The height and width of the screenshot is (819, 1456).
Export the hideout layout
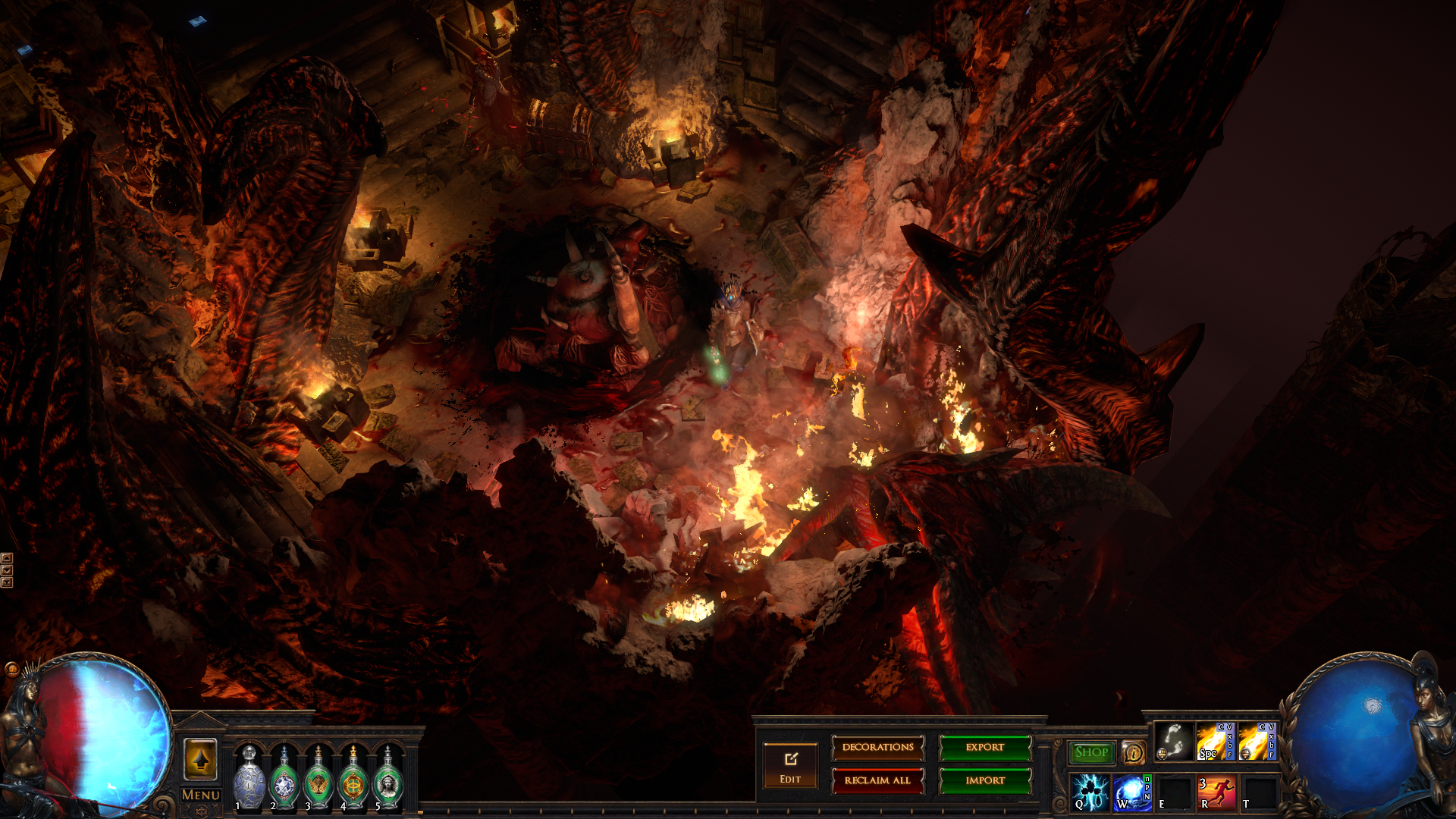pyautogui.click(x=984, y=748)
